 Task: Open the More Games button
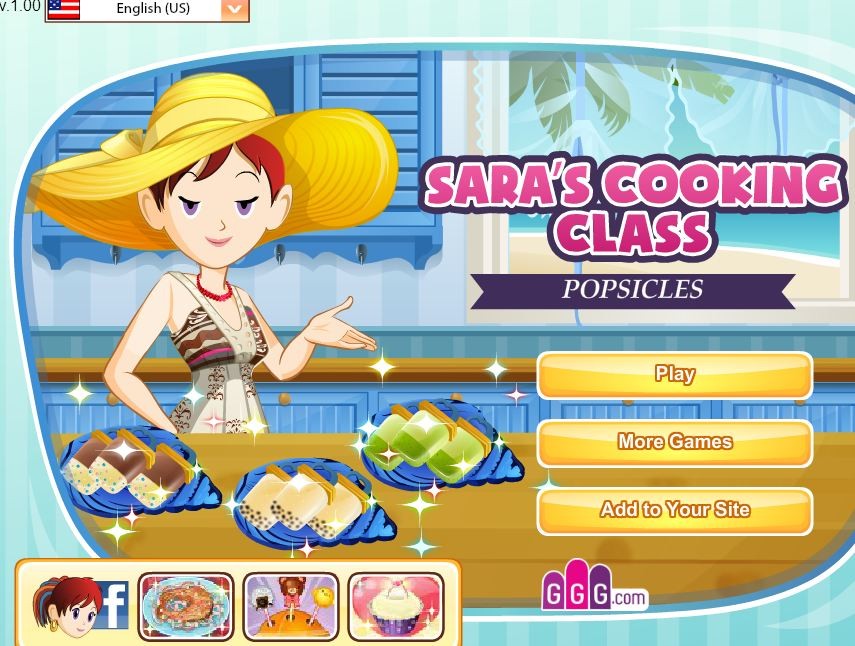point(675,442)
